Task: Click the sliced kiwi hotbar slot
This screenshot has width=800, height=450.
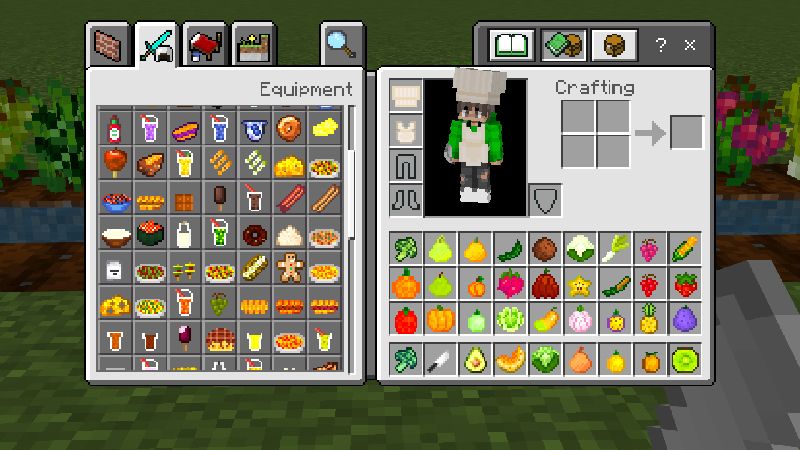Action: (x=686, y=359)
